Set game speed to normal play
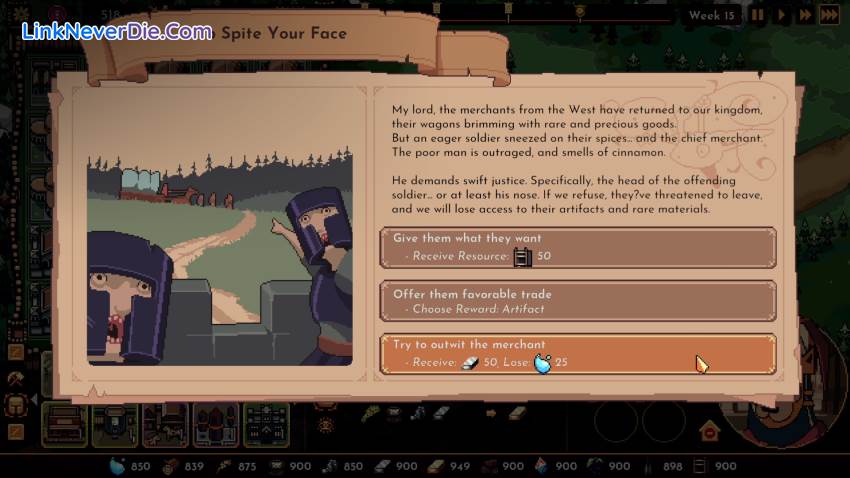 [x=781, y=15]
